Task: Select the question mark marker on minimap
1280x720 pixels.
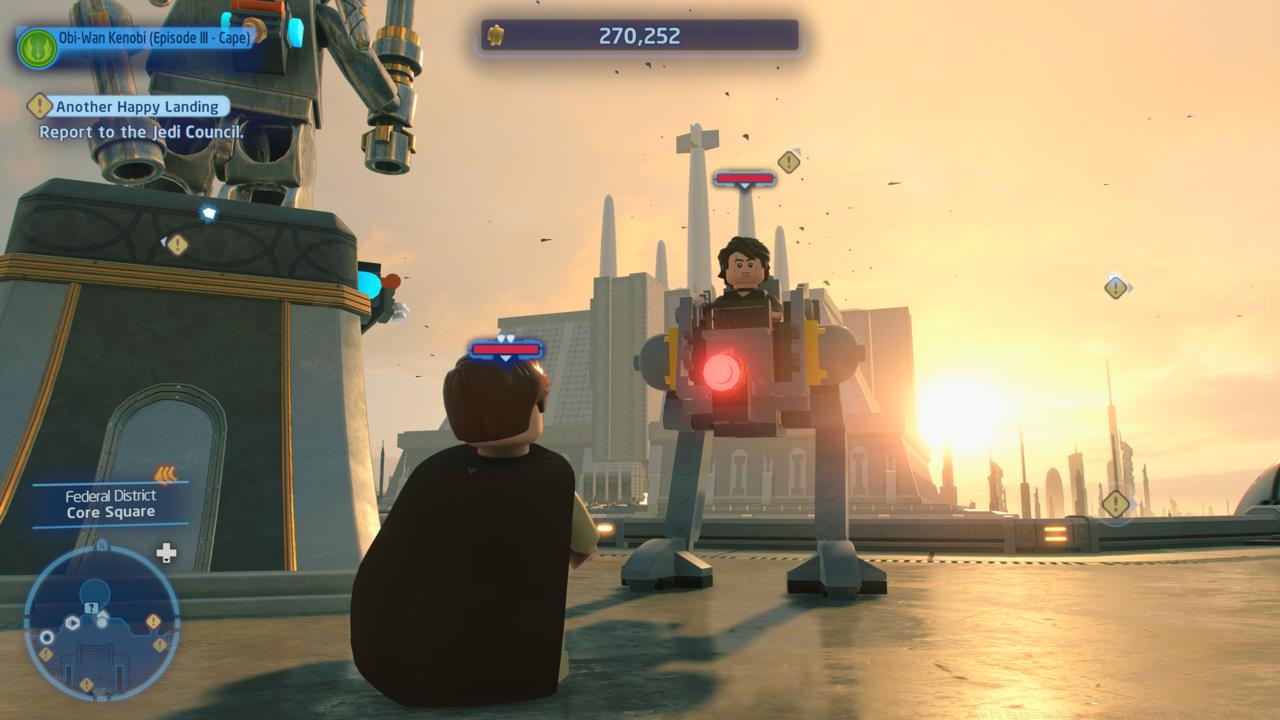Action: pyautogui.click(x=91, y=608)
